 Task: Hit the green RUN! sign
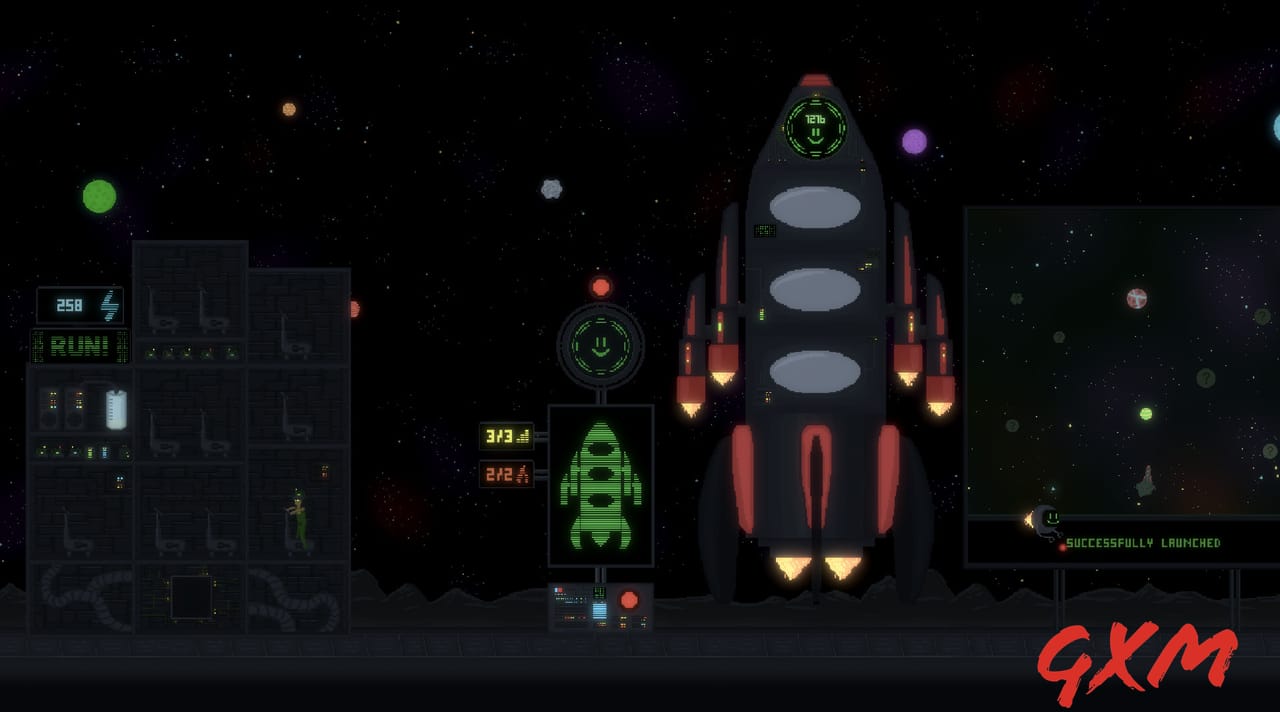(80, 346)
